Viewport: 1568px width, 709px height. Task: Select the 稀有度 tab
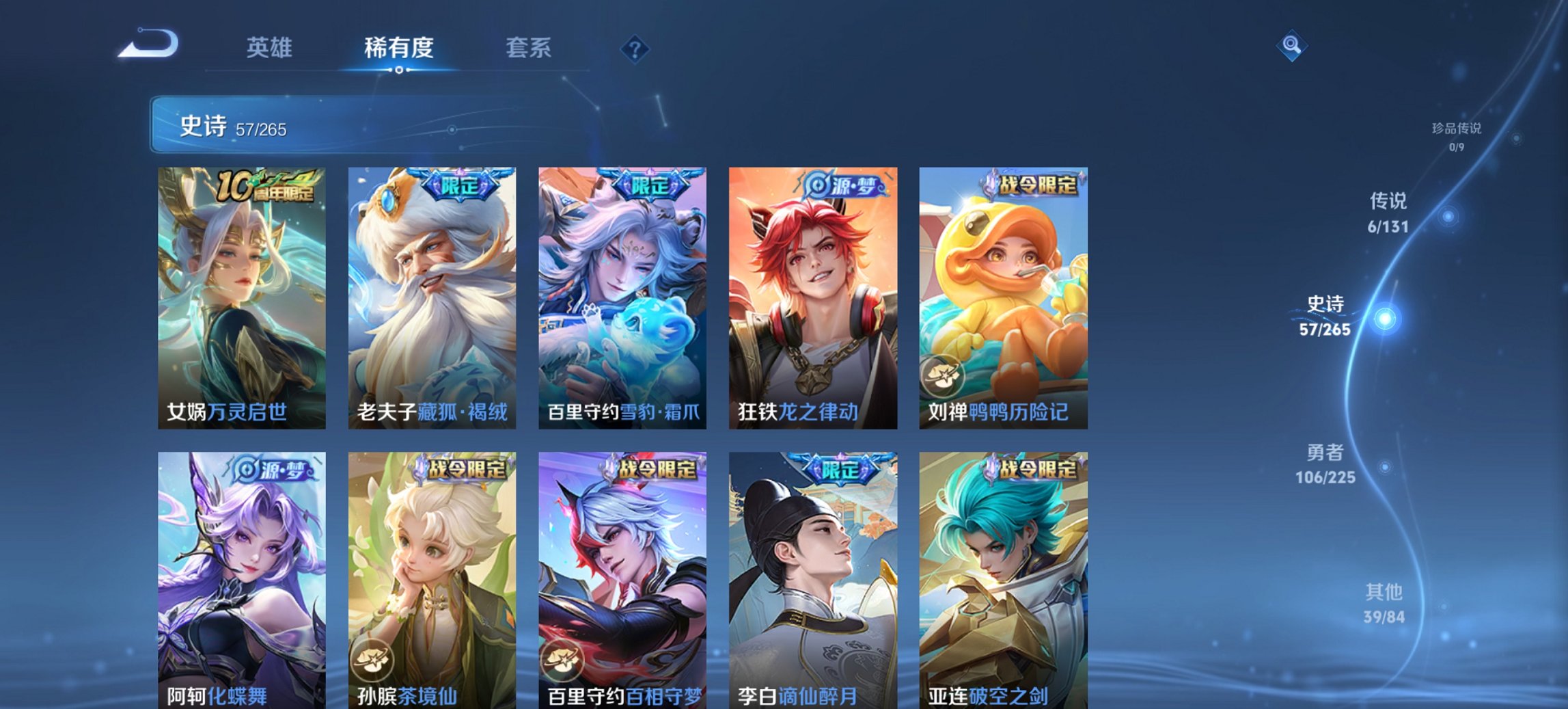pos(398,48)
